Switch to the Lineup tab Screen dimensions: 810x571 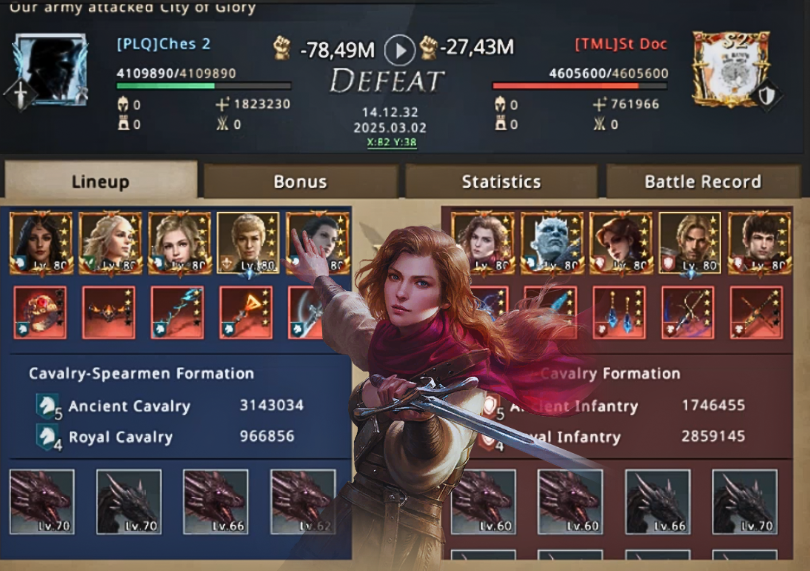pos(100,181)
